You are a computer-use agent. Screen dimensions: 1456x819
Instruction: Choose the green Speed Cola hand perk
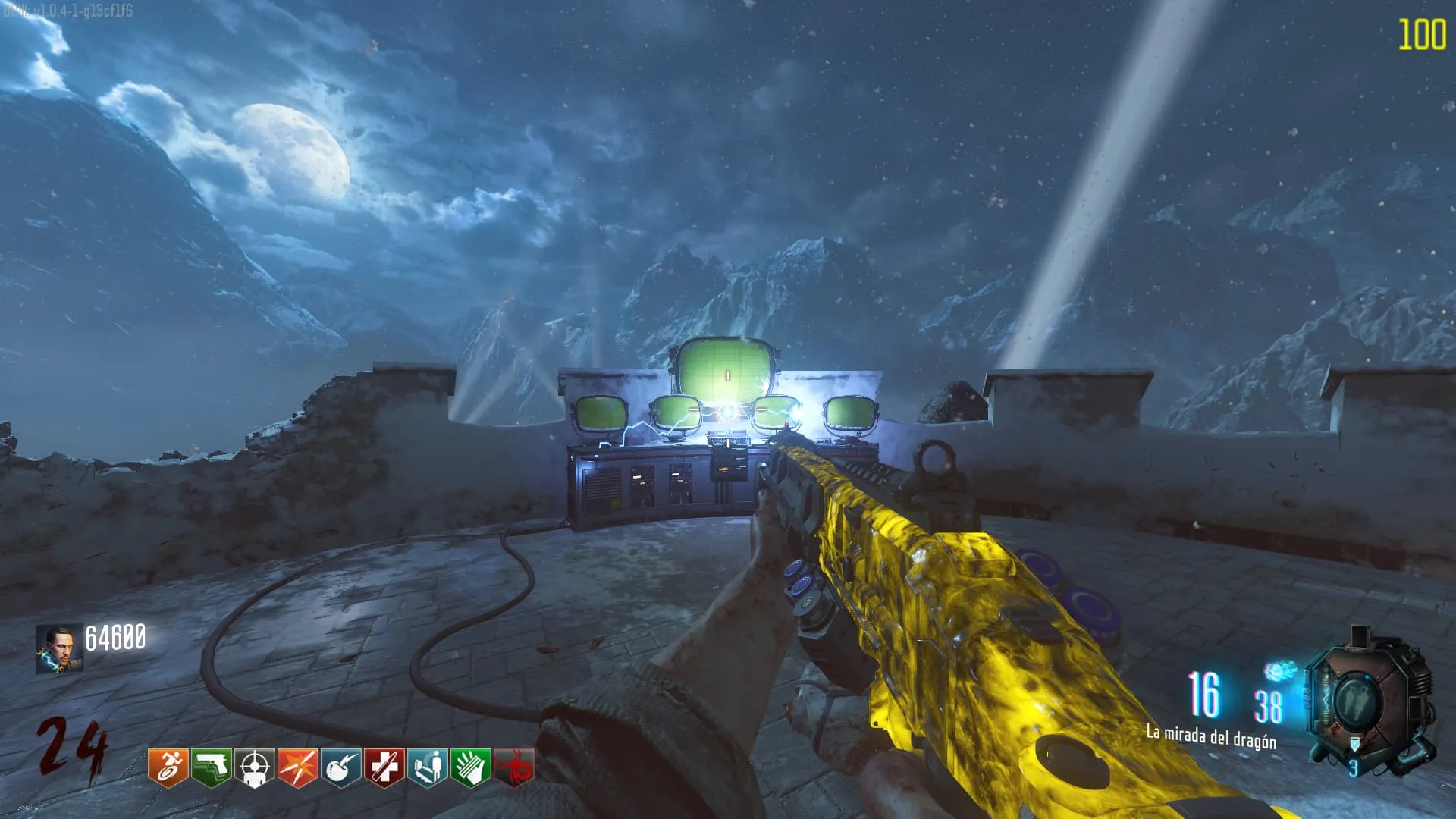471,767
